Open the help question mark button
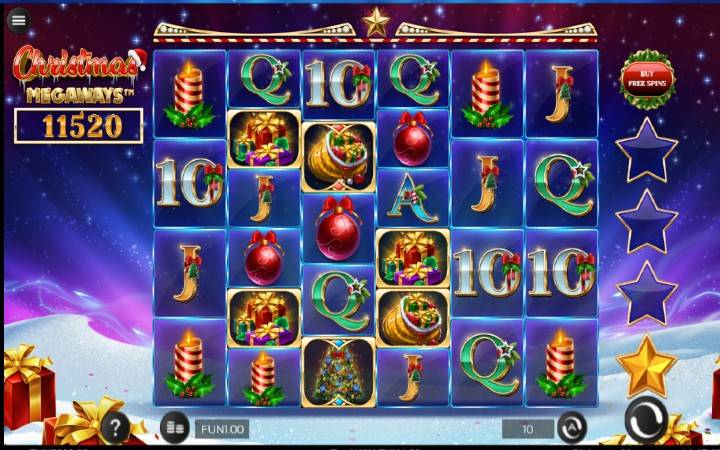The width and height of the screenshot is (720, 450). [115, 429]
